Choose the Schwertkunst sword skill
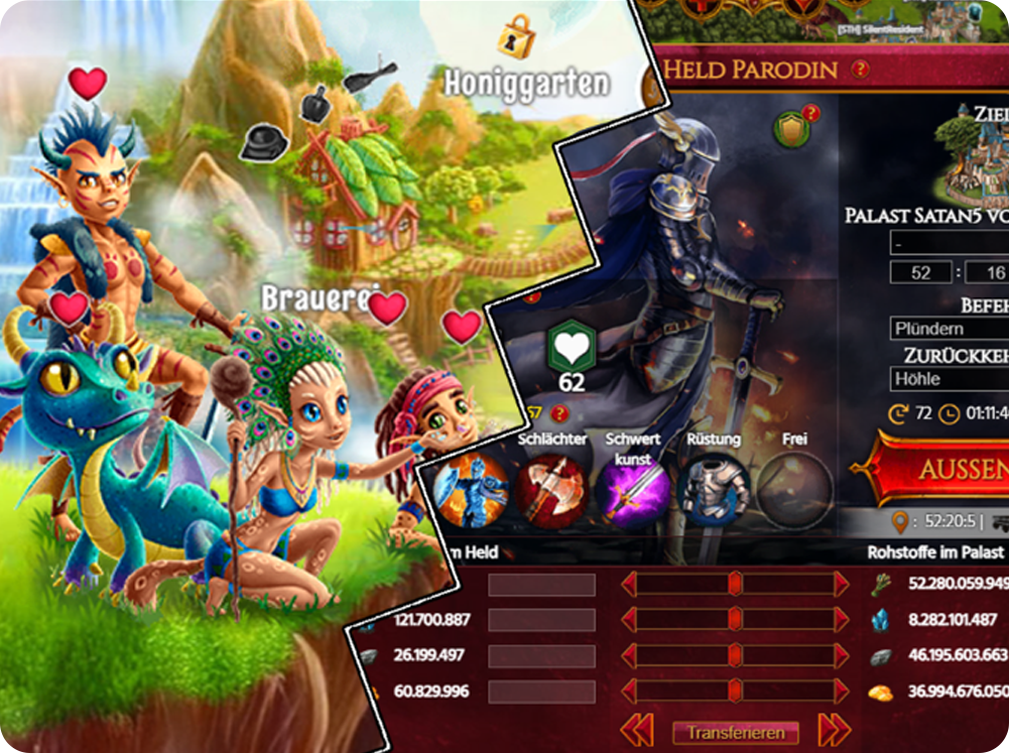The height and width of the screenshot is (753, 1009). pos(634,492)
